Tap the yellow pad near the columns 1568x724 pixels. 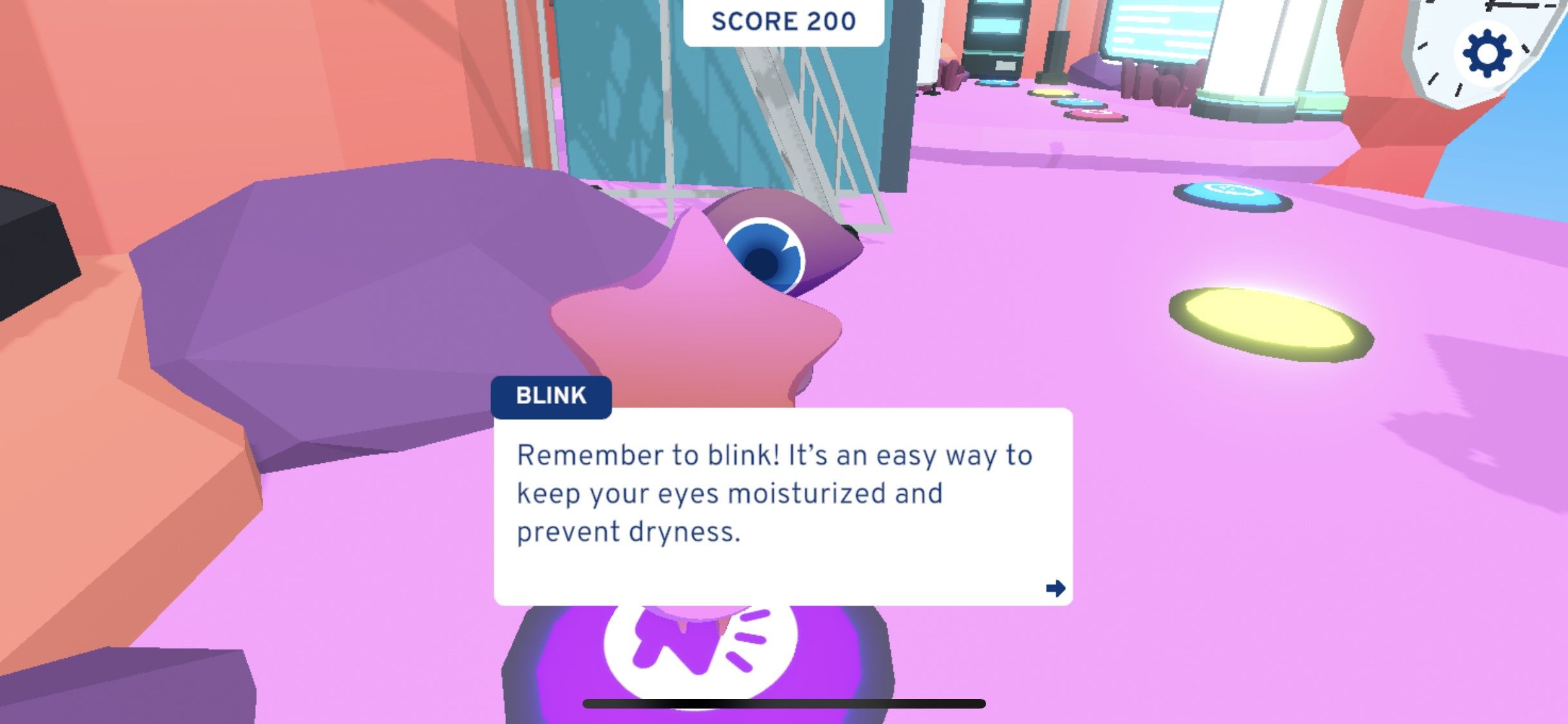pyautogui.click(x=1052, y=93)
